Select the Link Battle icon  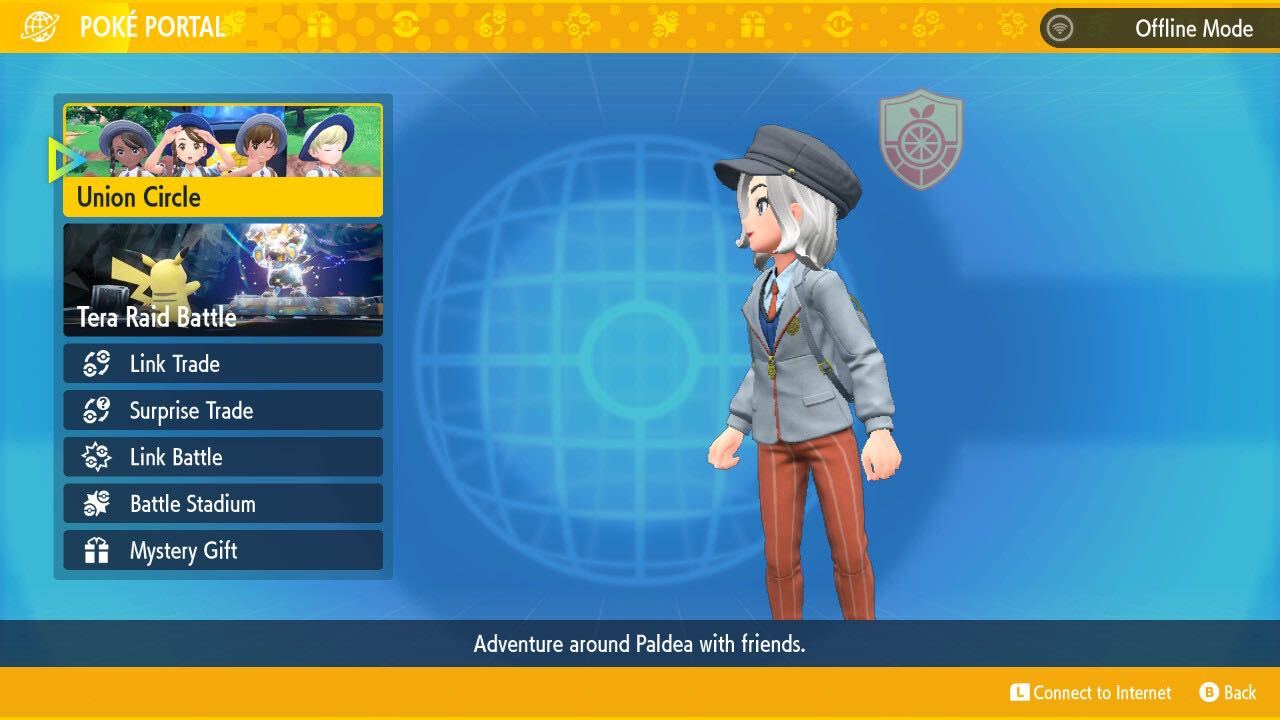(95, 457)
